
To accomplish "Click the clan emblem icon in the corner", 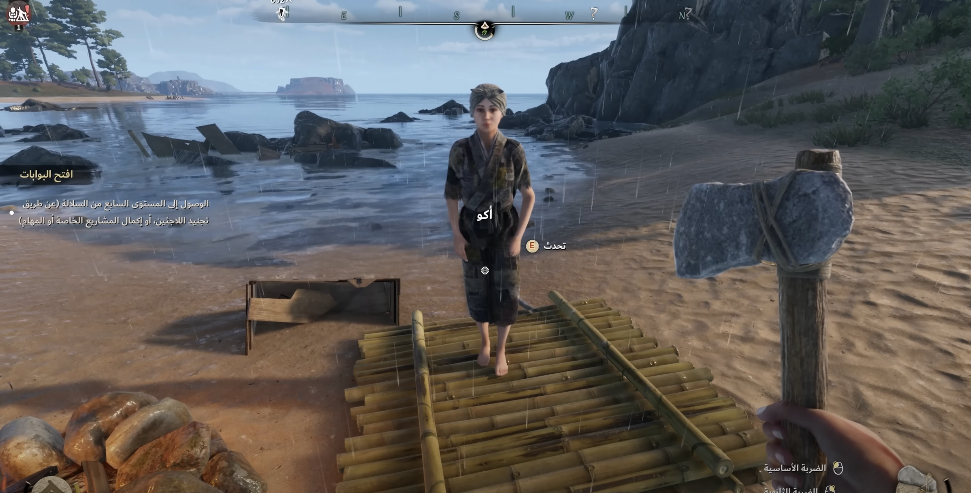I will coord(19,14).
